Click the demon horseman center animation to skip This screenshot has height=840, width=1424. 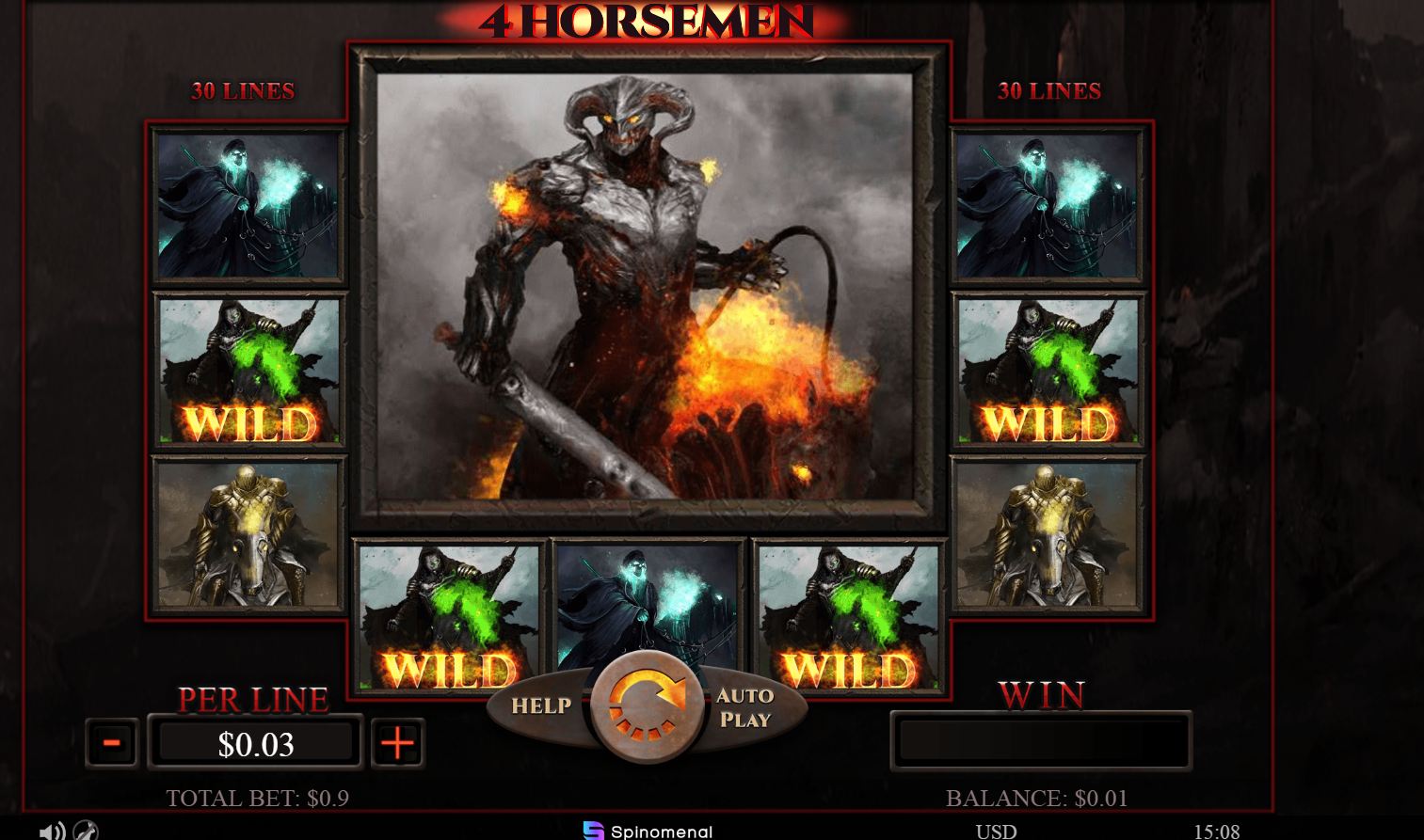(x=646, y=287)
